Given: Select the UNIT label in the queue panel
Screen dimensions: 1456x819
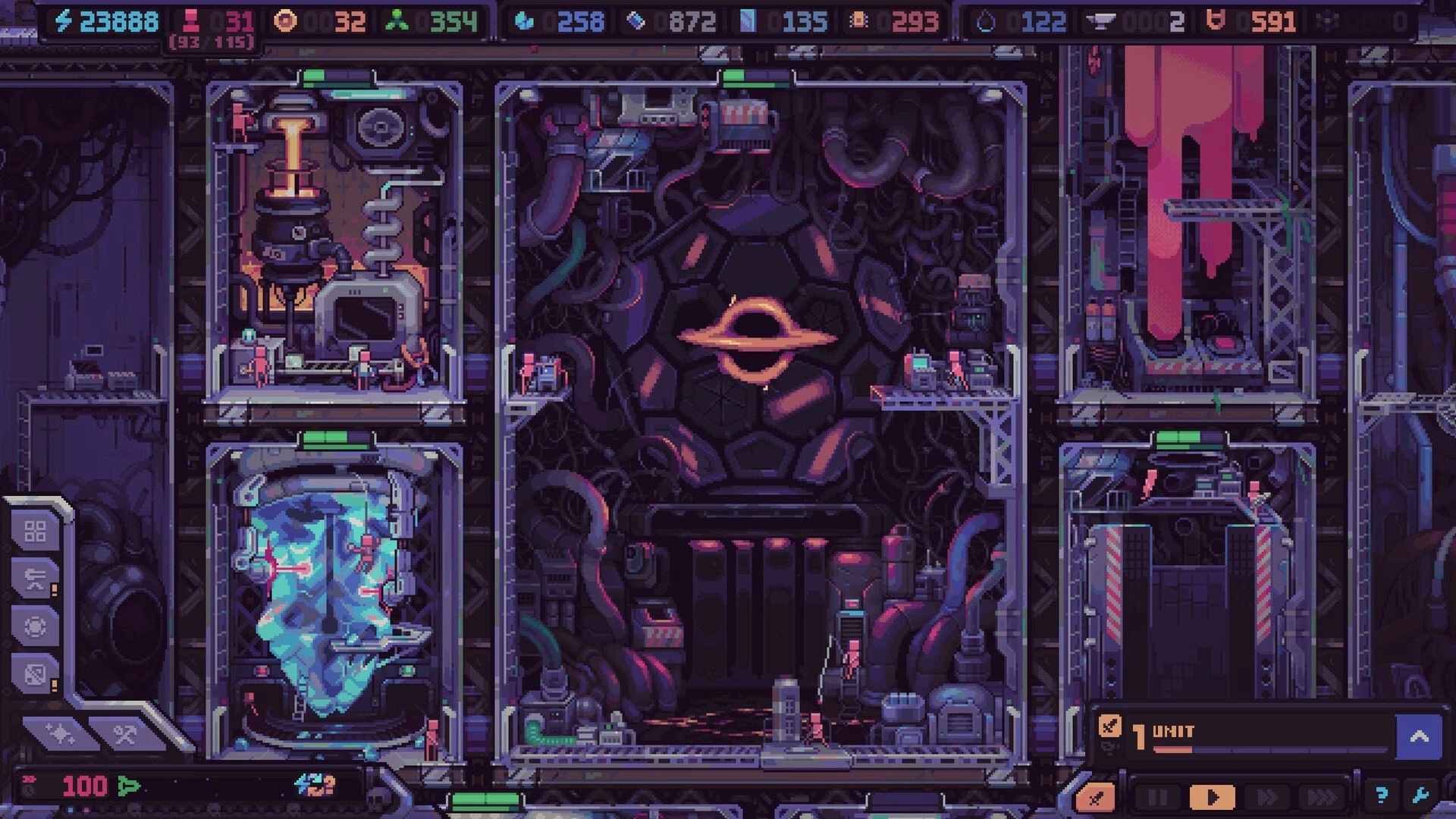Looking at the screenshot, I should pyautogui.click(x=1174, y=730).
